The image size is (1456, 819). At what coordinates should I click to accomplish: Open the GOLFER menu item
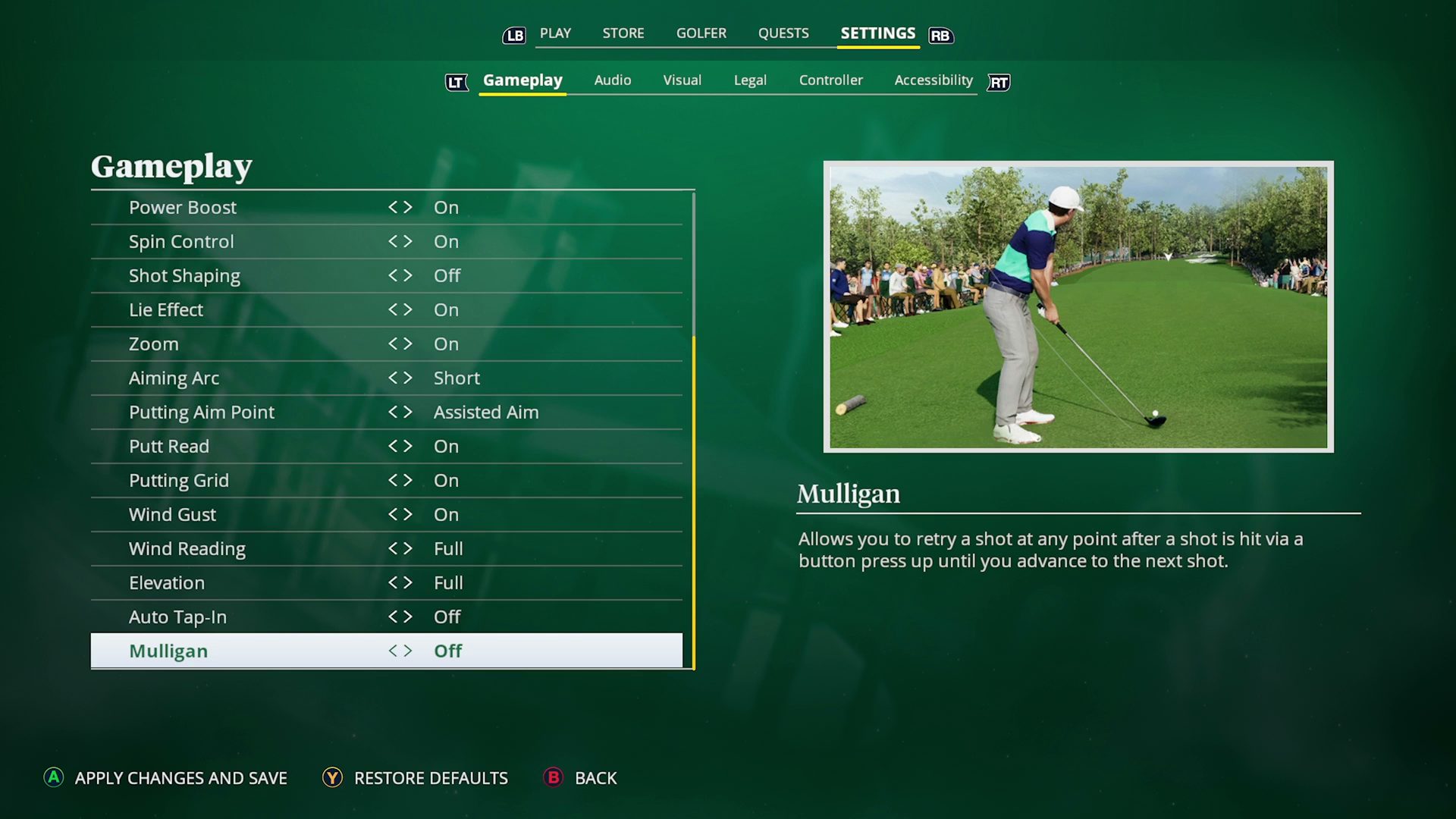(x=701, y=33)
